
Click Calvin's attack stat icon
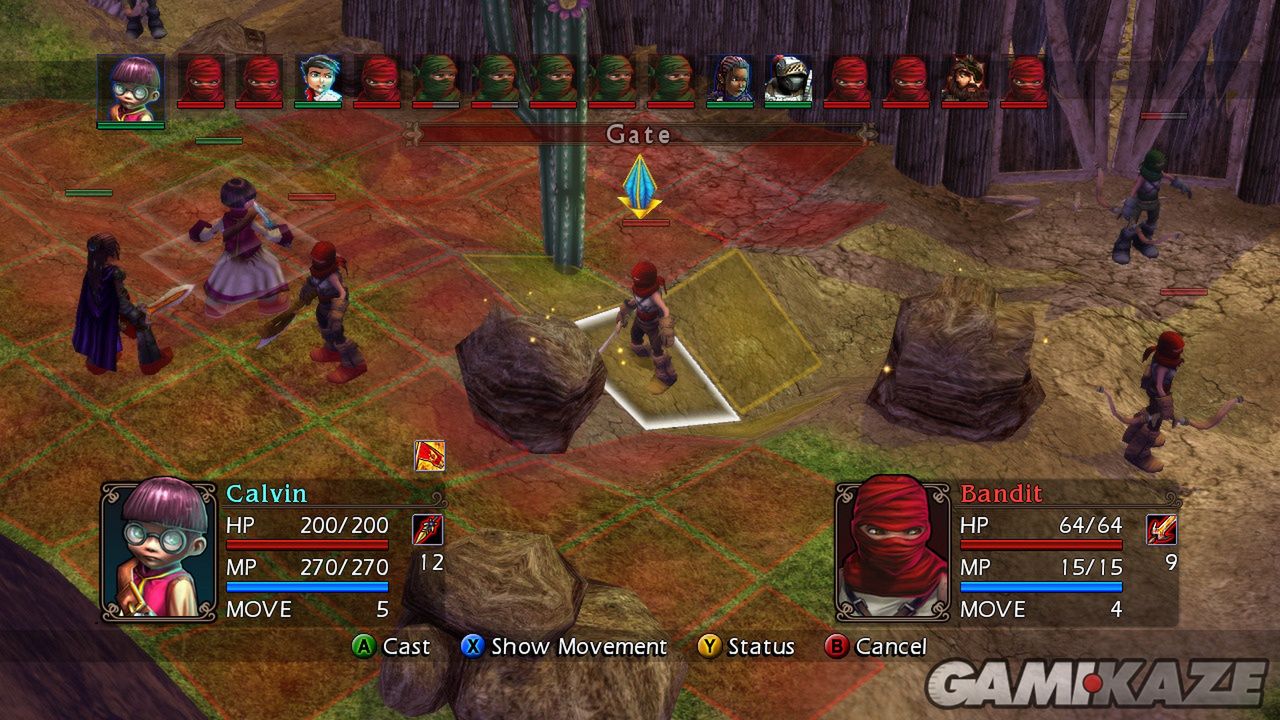428,530
